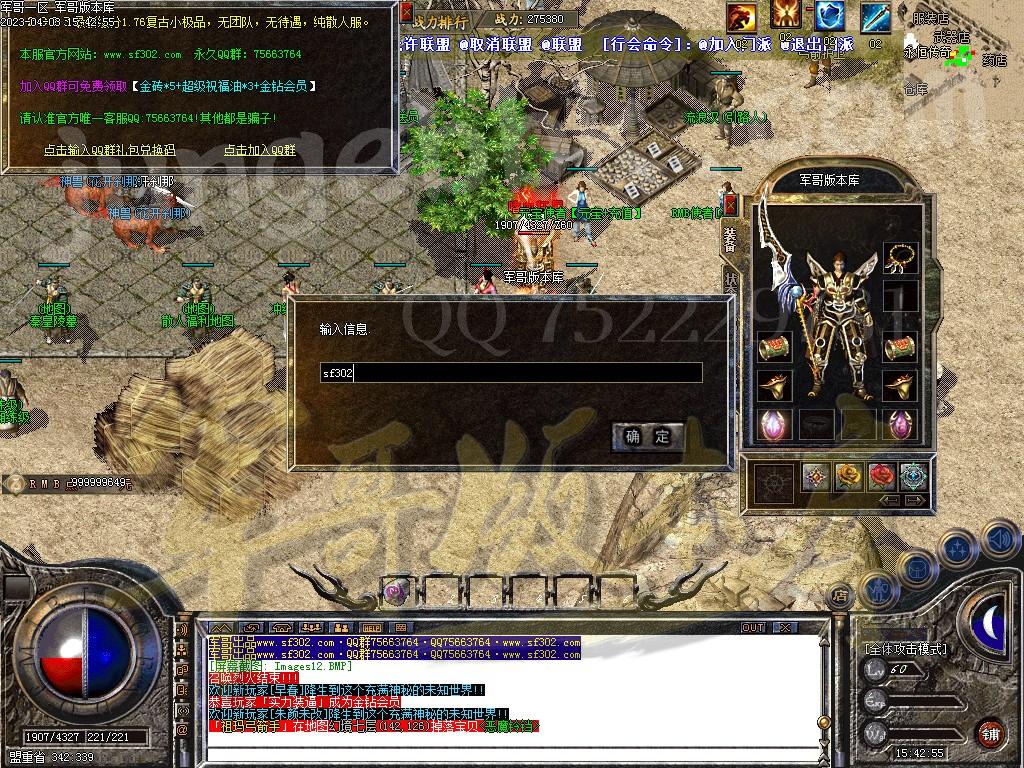1024x768 pixels.
Task: Click the chat OUT button
Action: tap(752, 627)
